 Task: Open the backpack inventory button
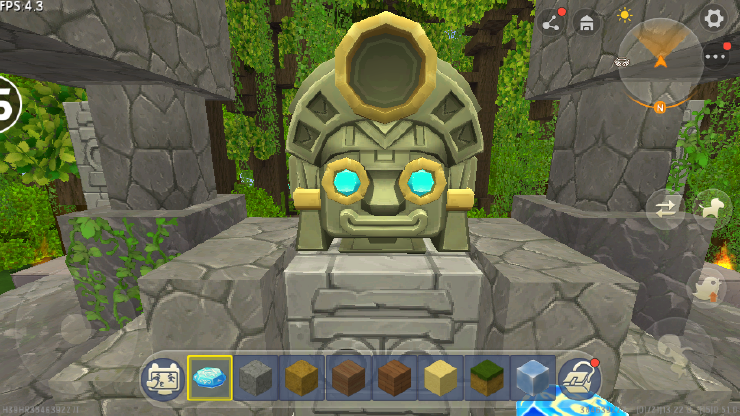pos(578,377)
